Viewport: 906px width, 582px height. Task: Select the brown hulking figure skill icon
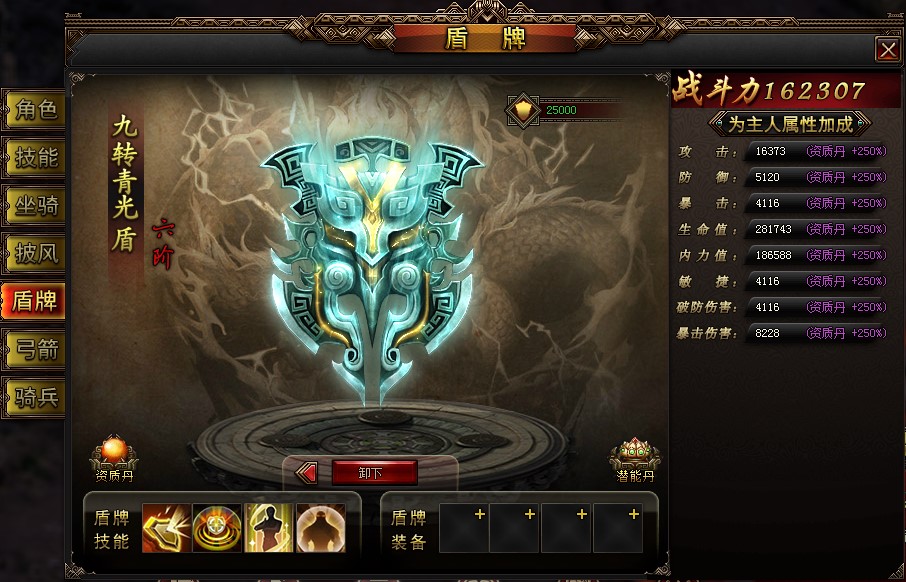click(x=321, y=528)
